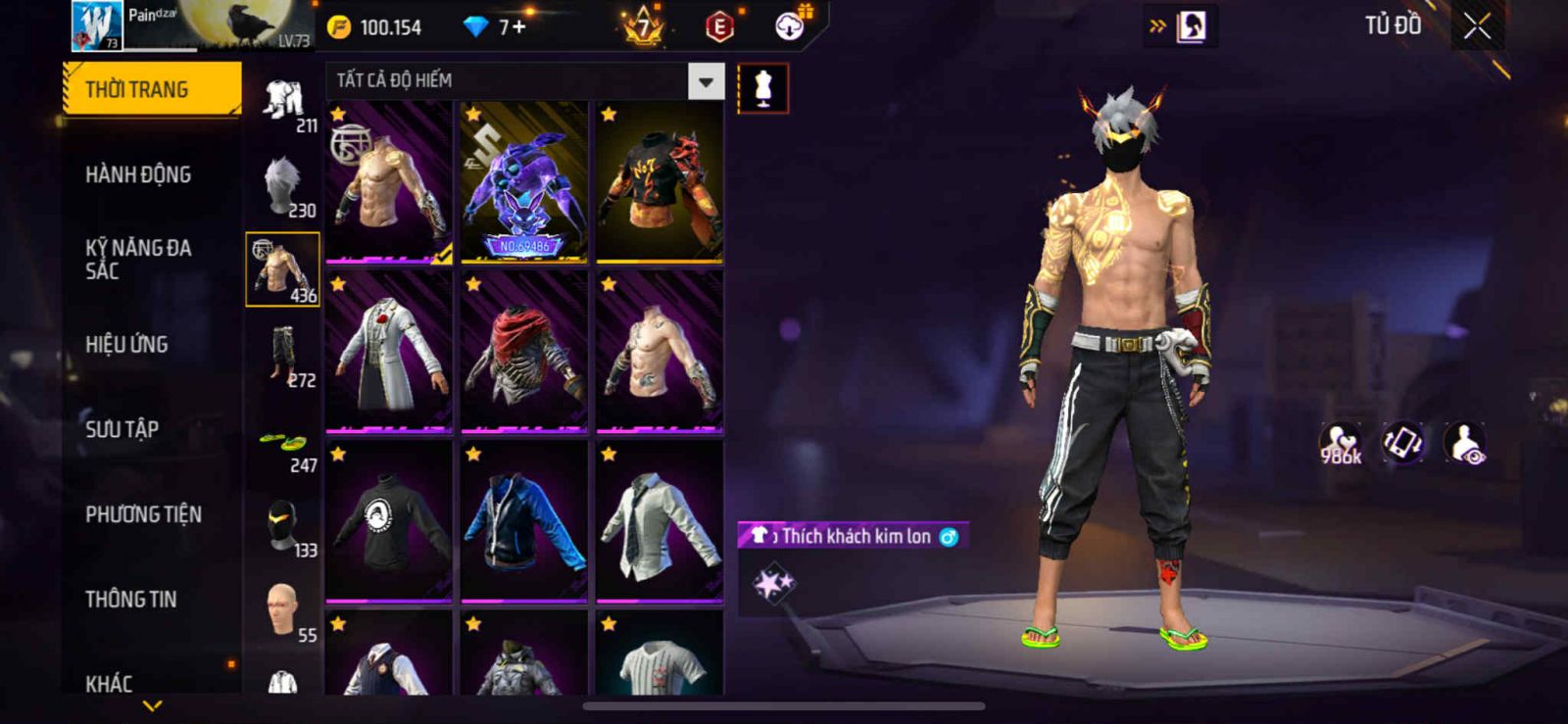
Task: Pick the blue hooded jacket
Action: point(524,520)
